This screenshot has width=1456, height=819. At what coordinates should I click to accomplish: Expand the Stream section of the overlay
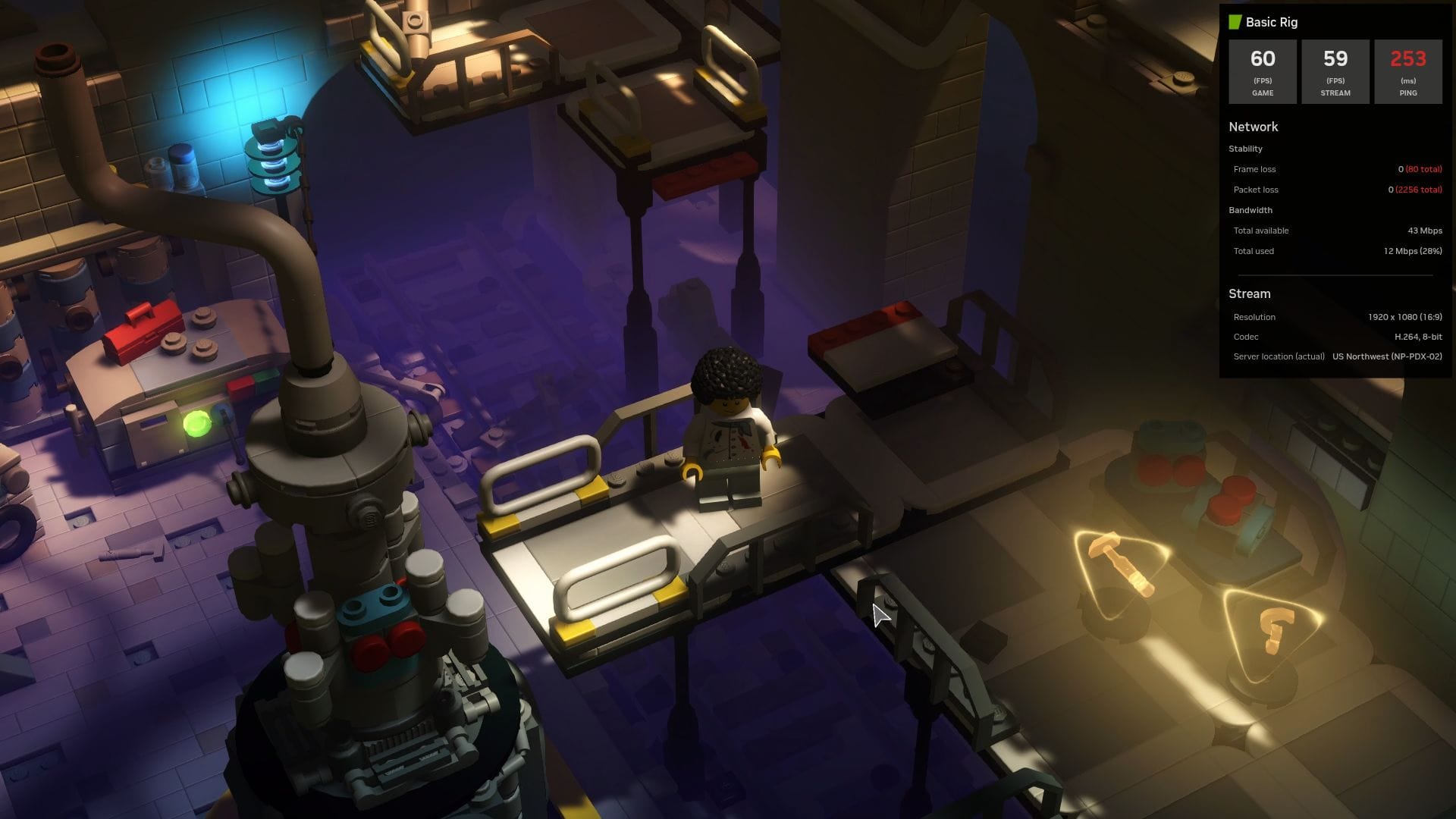coord(1249,293)
